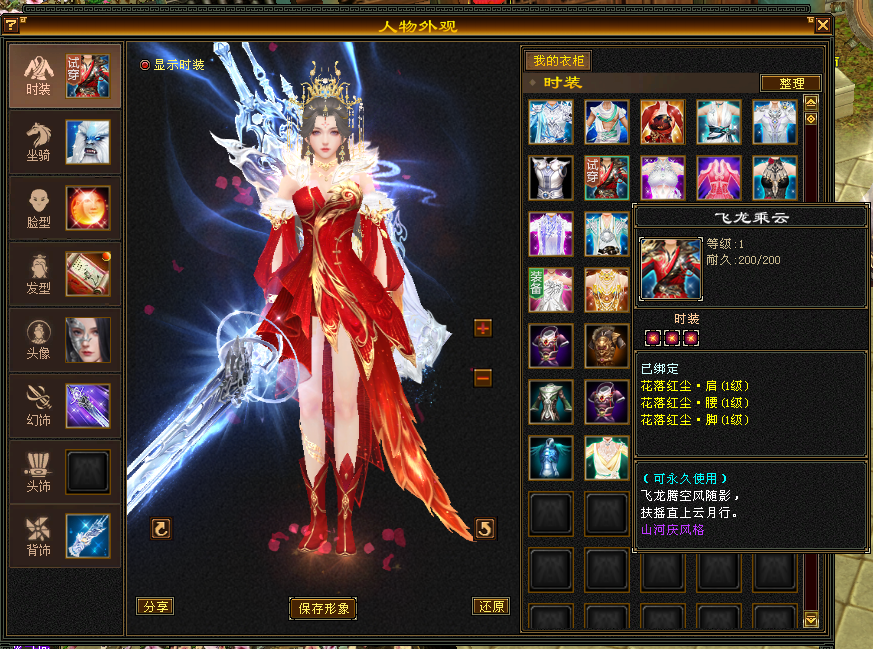The image size is (873, 649).
Task: Select the outfit marked 装备 in wardrobe
Action: click(551, 290)
